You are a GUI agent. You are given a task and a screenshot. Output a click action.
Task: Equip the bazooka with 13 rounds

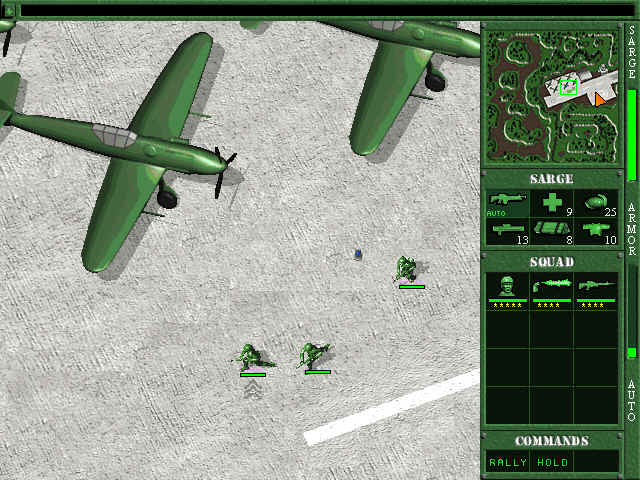508,231
